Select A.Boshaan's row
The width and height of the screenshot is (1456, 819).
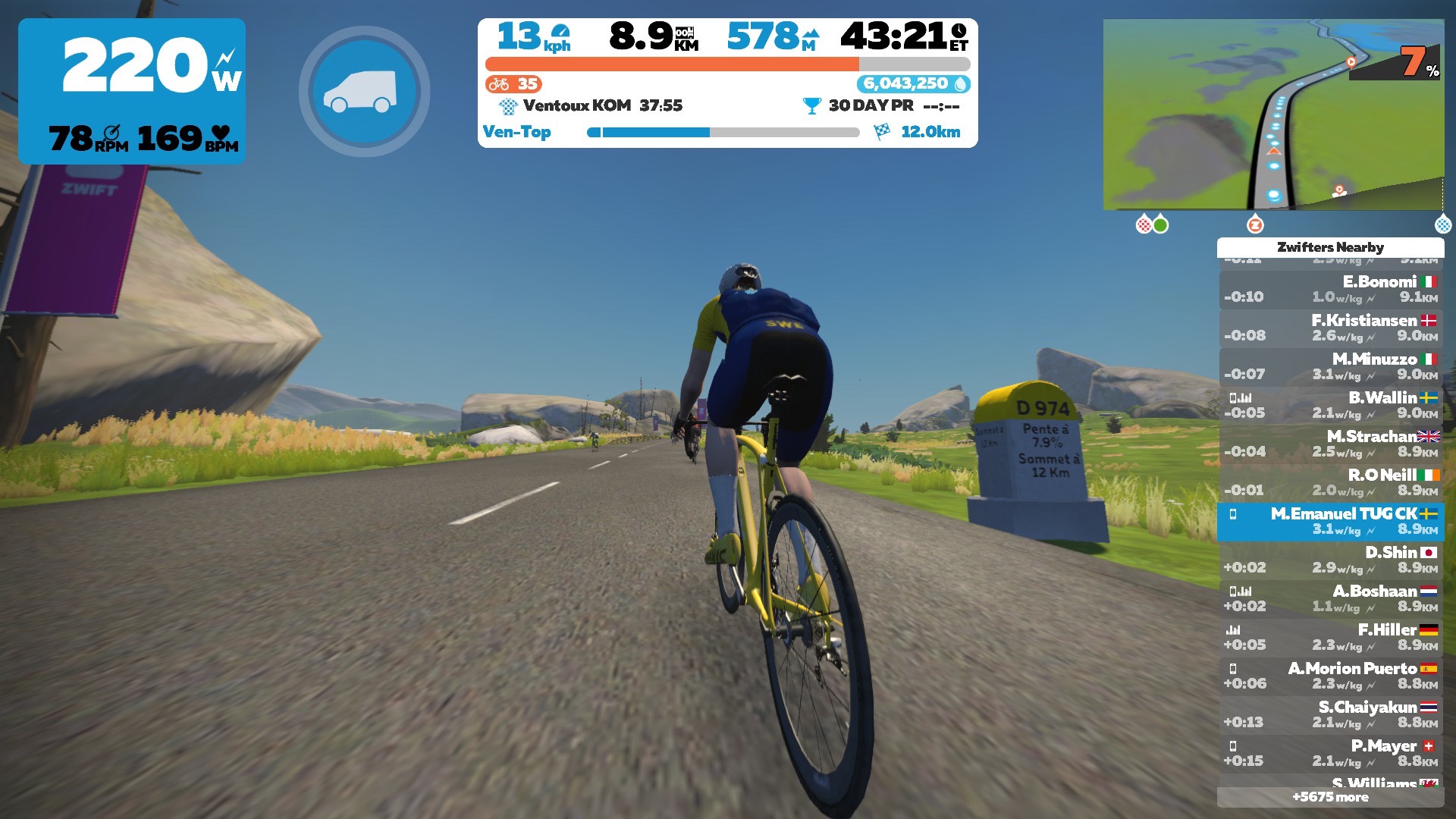1330,599
